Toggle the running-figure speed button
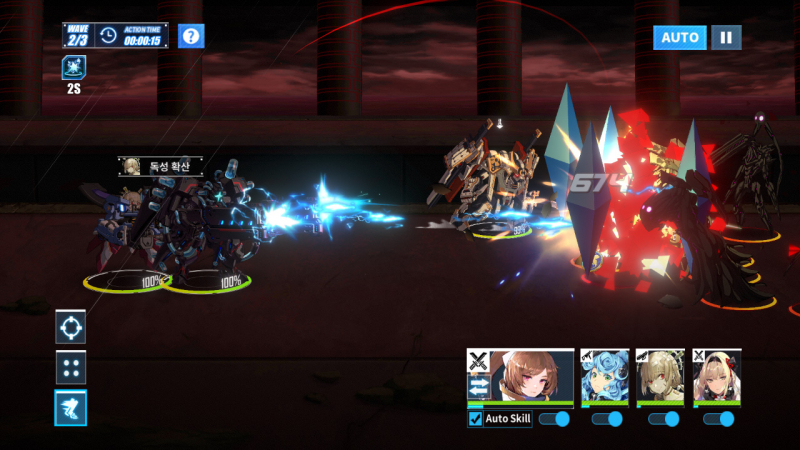Screen dimensions: 800x450 [x=71, y=407]
